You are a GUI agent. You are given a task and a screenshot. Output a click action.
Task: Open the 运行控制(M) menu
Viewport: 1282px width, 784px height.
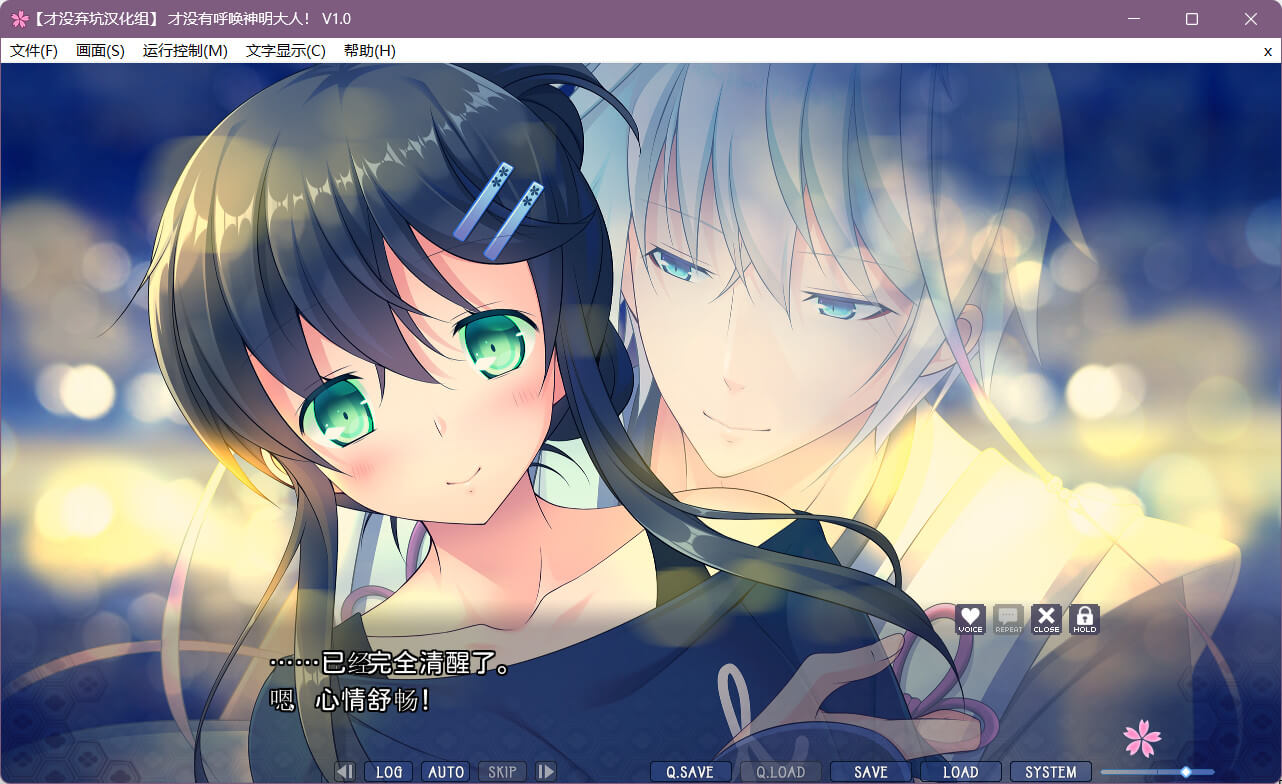[x=185, y=51]
